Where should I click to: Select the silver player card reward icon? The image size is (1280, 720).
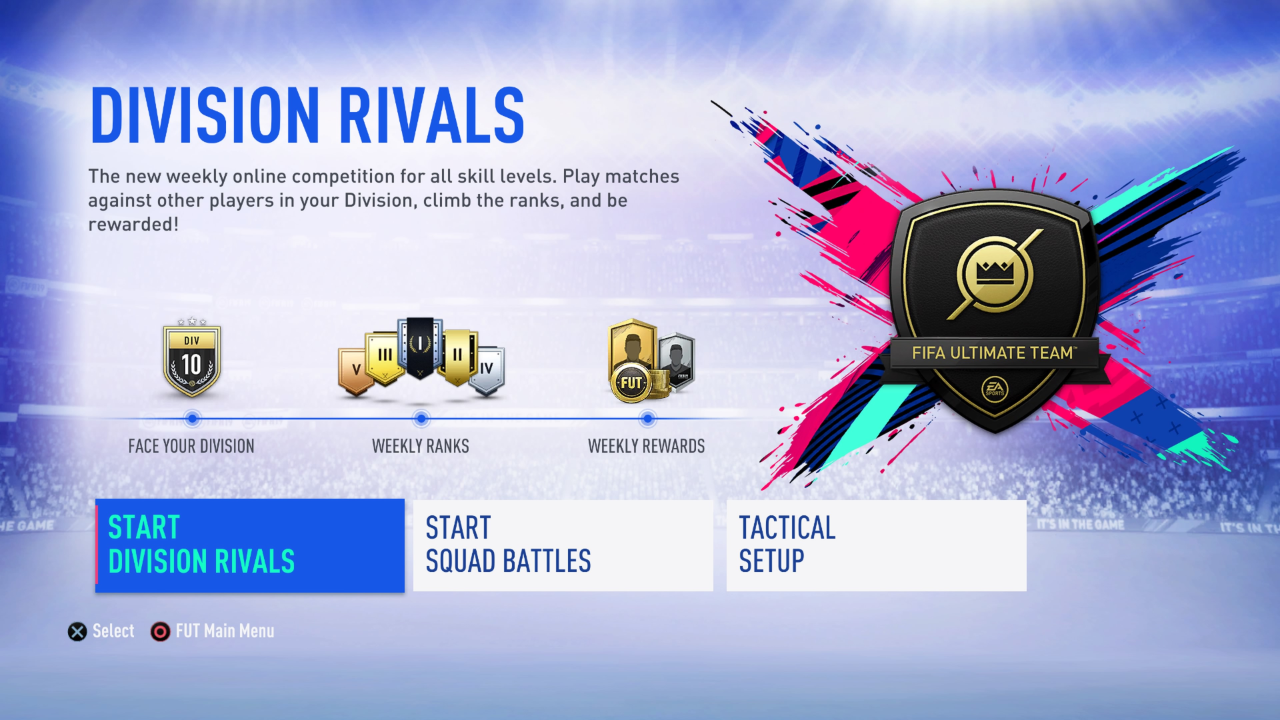676,360
